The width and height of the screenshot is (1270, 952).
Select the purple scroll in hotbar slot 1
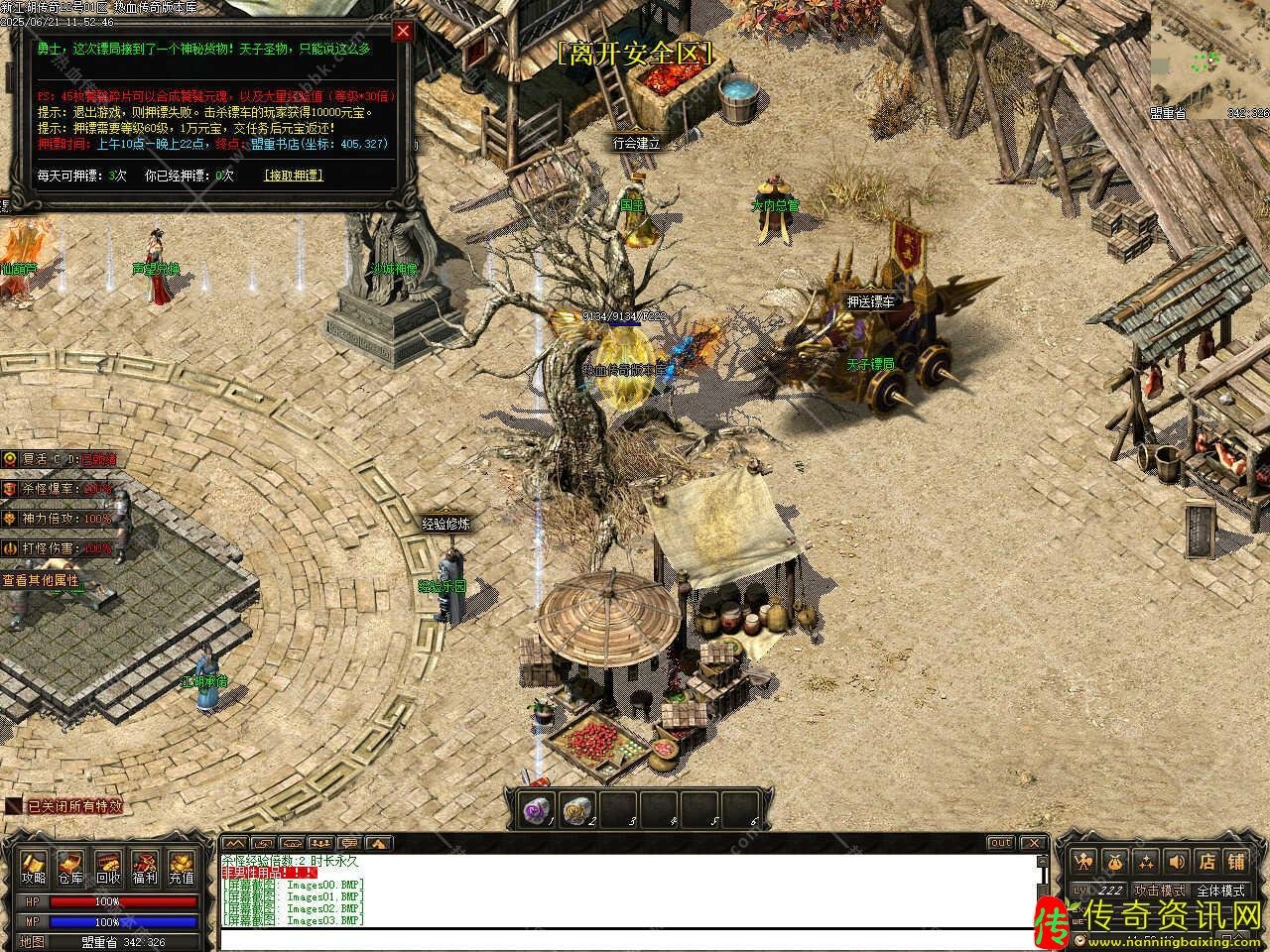(537, 810)
